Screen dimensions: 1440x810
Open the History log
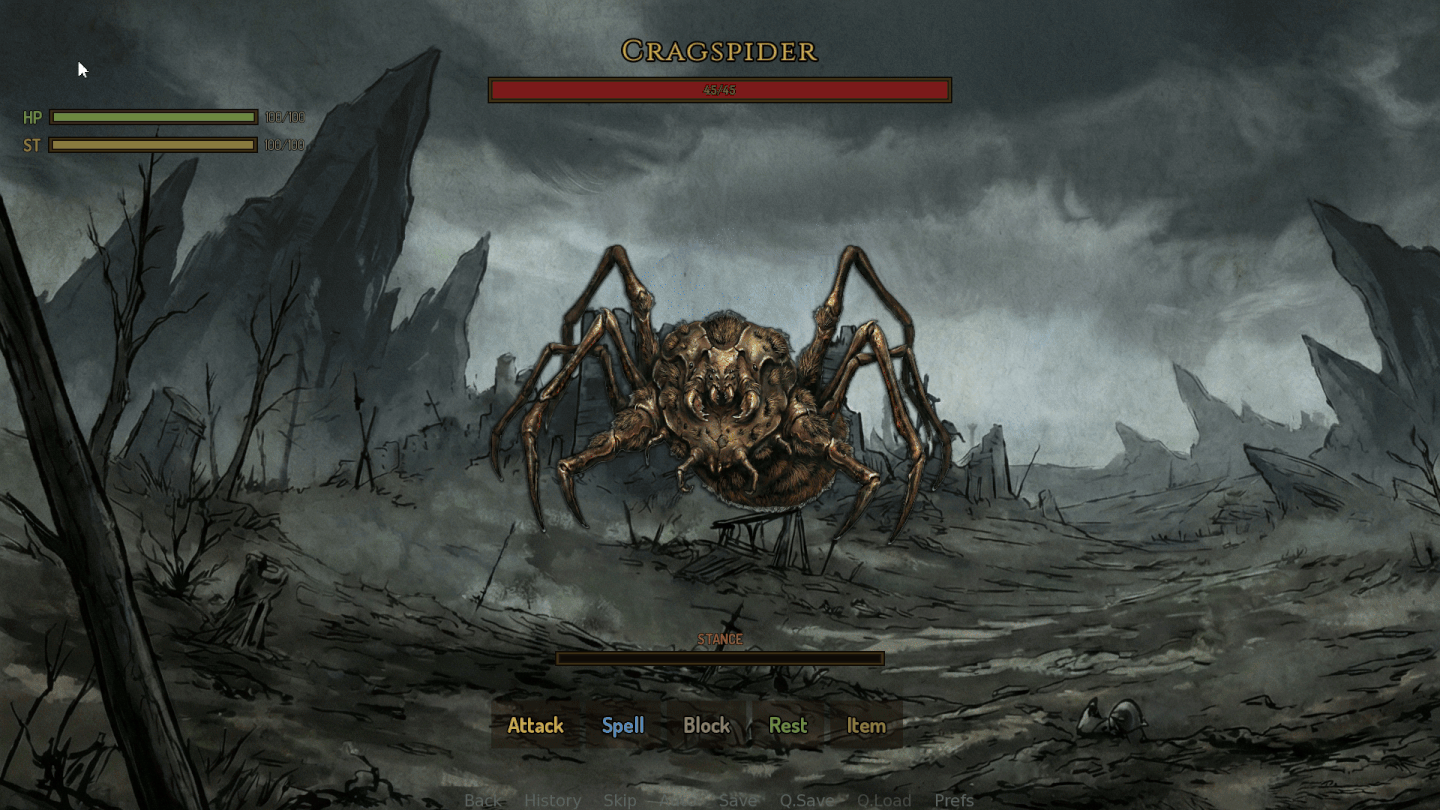[552, 800]
